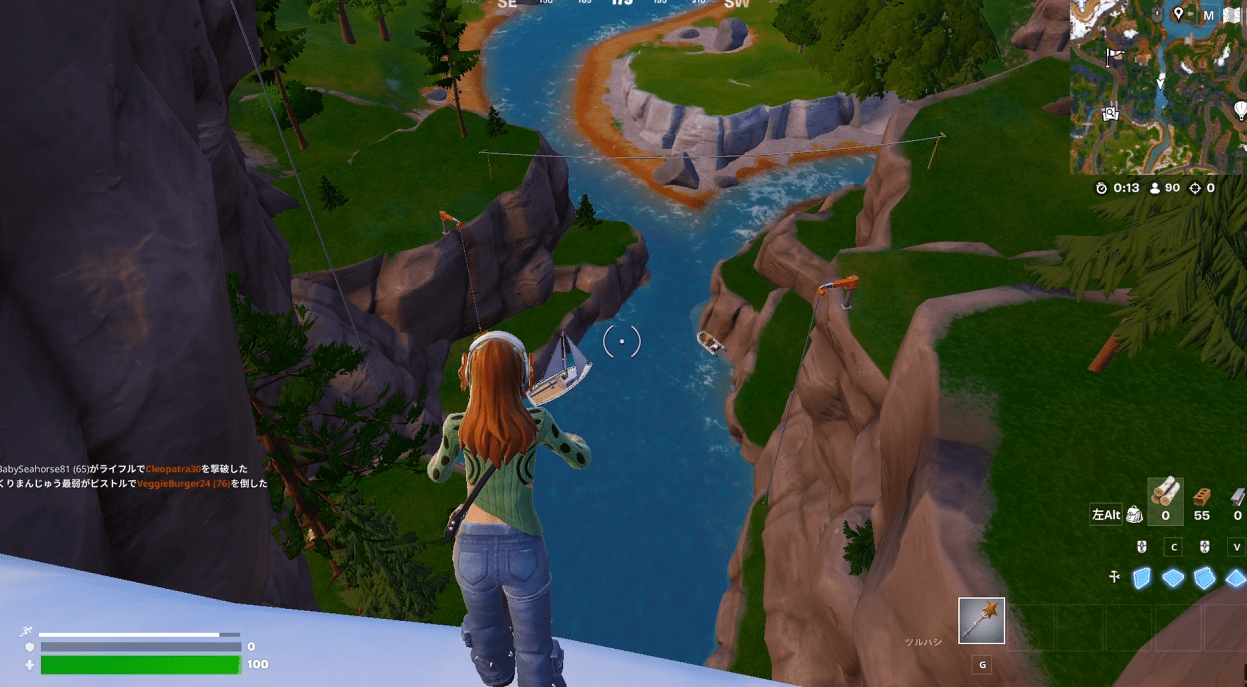Image resolution: width=1247 pixels, height=687 pixels.
Task: Click the hot air balloon minimap marker
Action: [1241, 109]
